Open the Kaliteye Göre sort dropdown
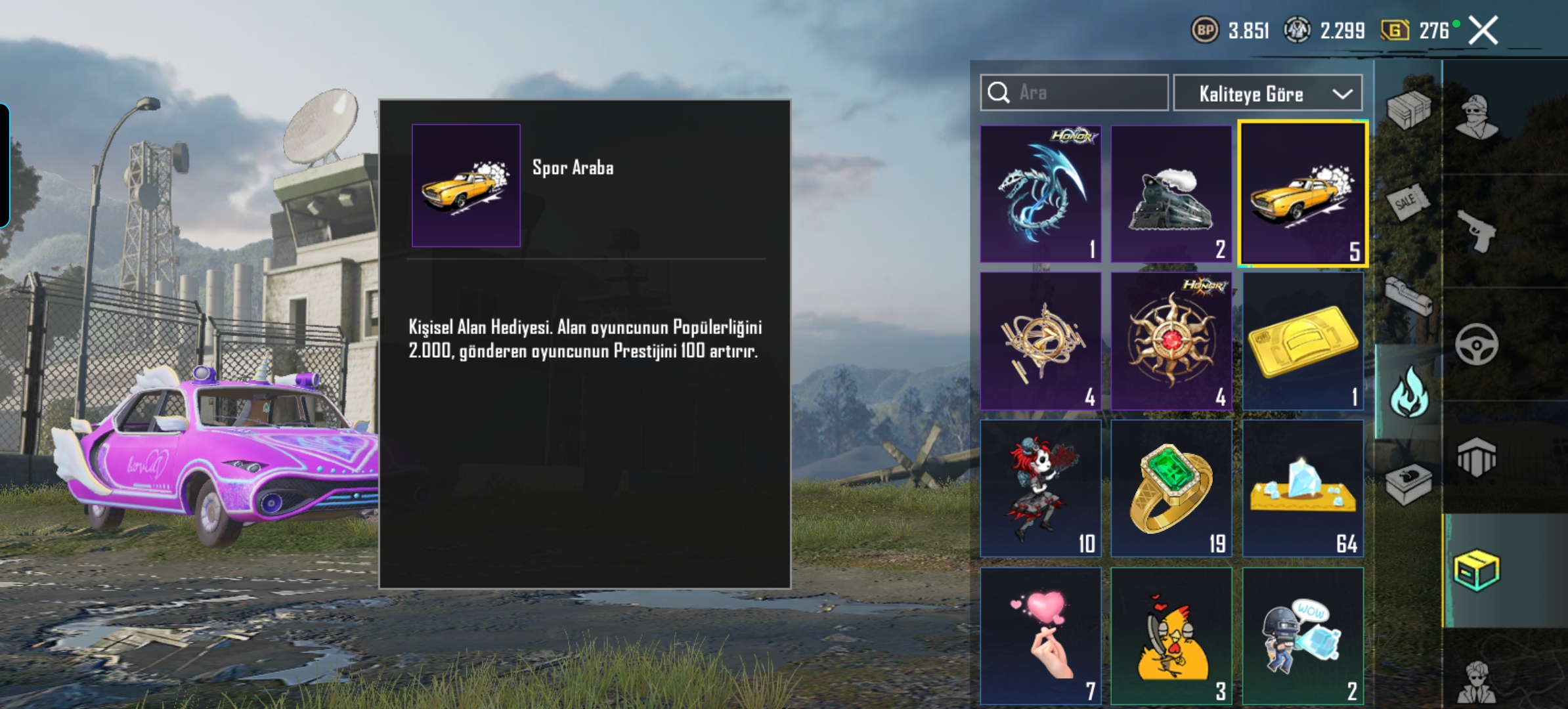Screen dimensions: 1568x709 [1267, 94]
